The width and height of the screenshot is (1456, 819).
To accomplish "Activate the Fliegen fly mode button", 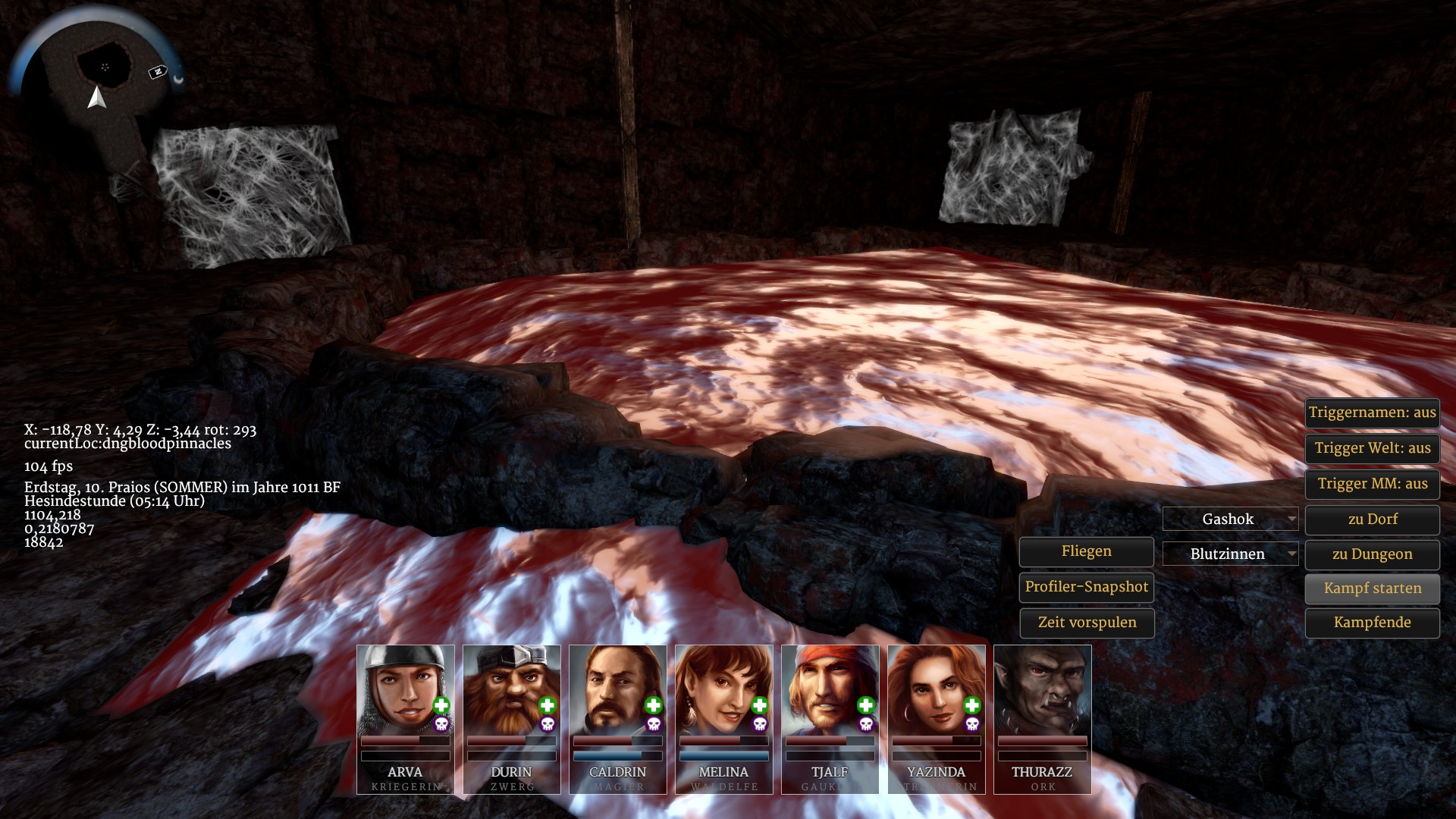I will [1086, 551].
